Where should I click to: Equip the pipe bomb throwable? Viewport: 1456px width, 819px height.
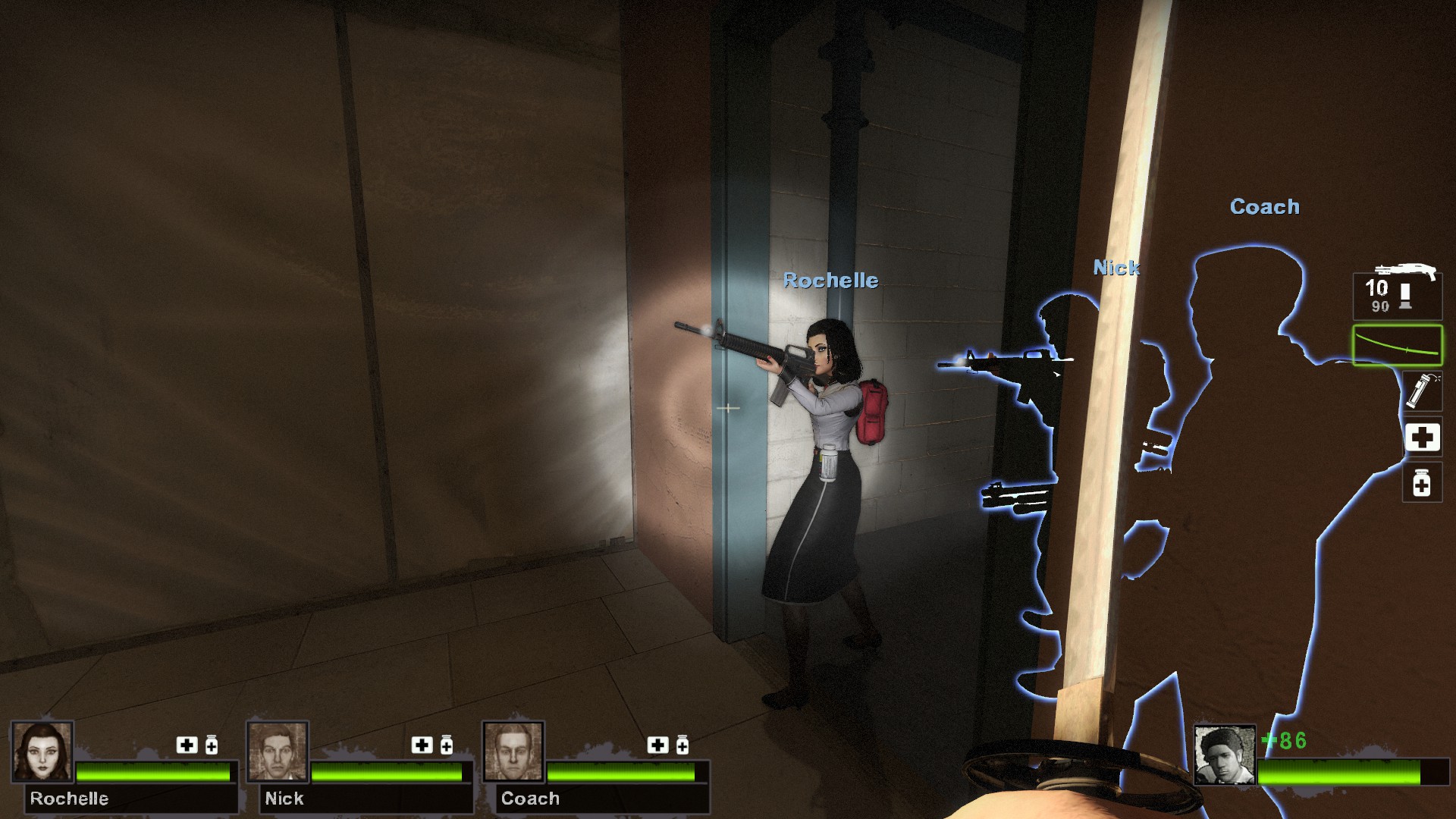(1421, 391)
